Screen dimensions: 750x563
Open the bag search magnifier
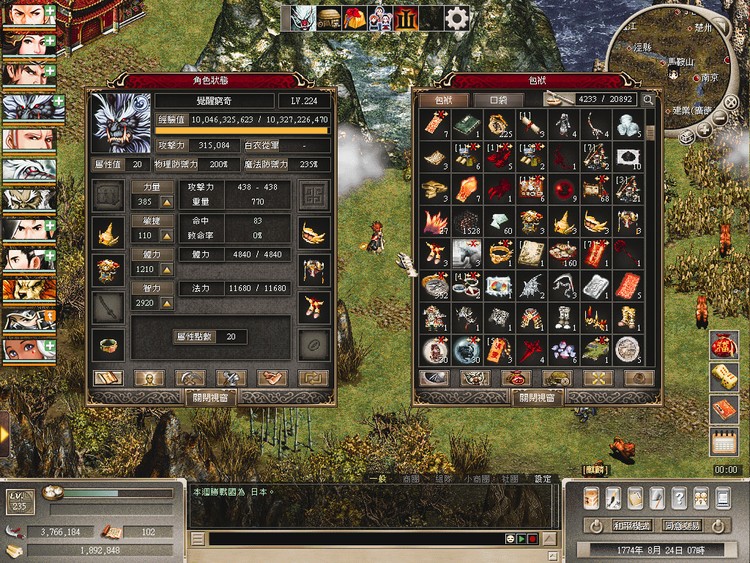[648, 100]
